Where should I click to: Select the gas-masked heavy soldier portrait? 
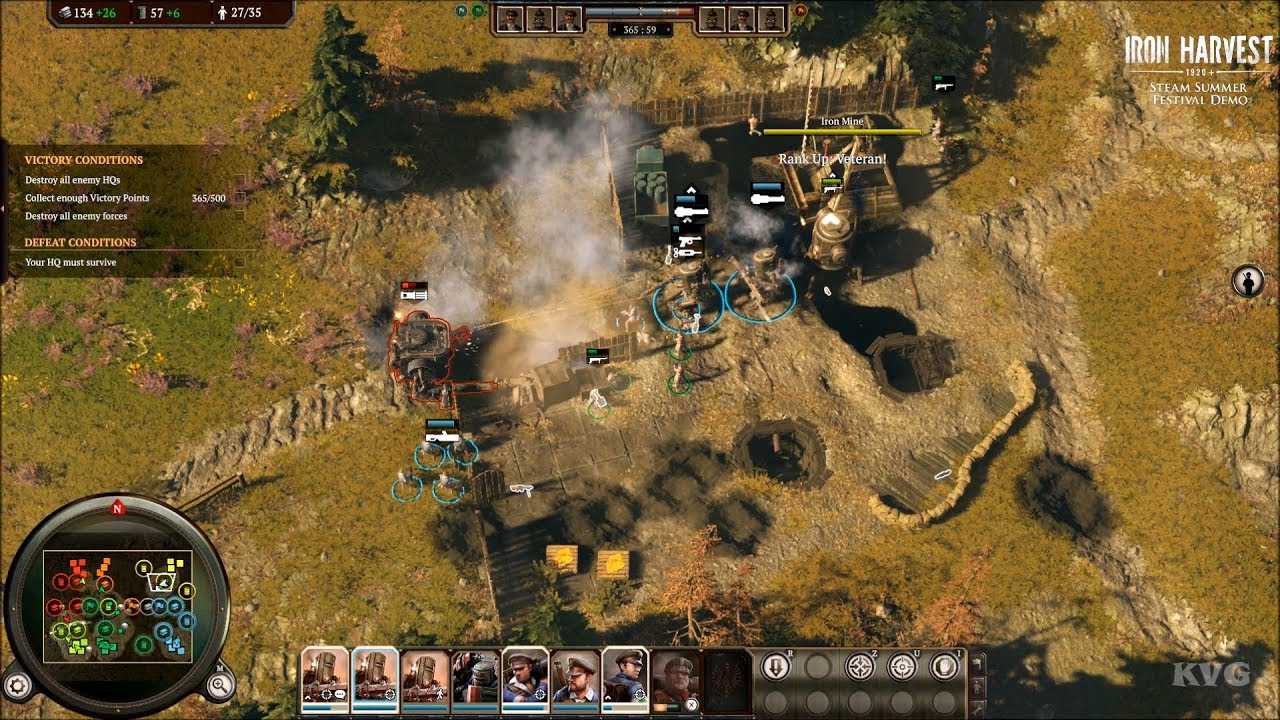[475, 678]
